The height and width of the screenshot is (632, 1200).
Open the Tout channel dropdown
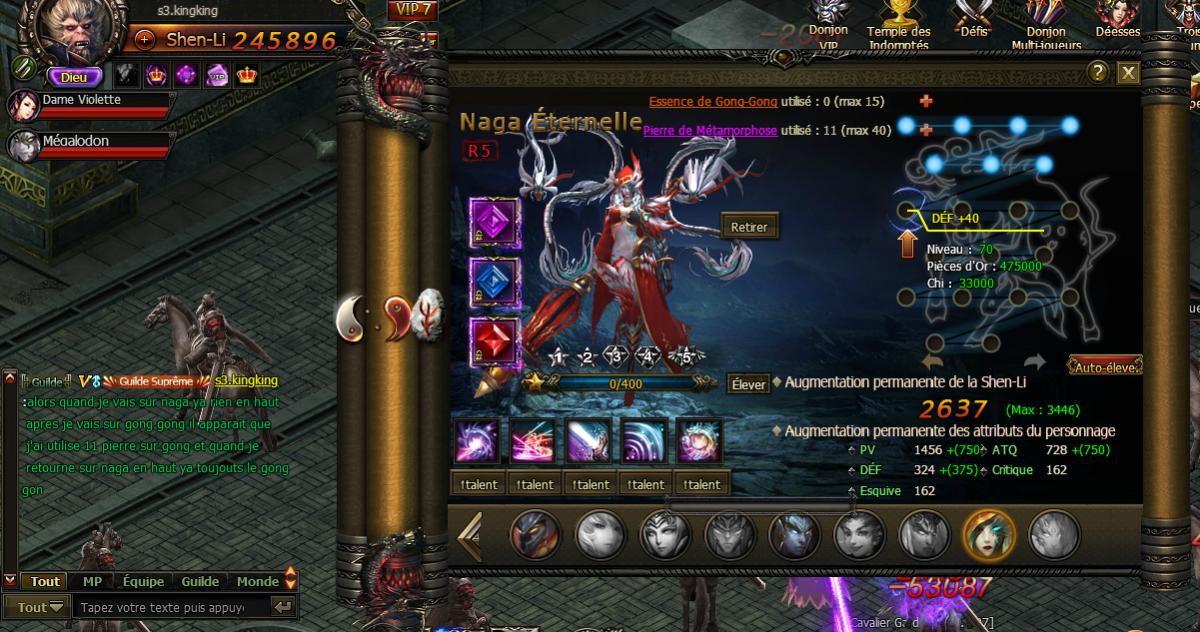[x=41, y=607]
